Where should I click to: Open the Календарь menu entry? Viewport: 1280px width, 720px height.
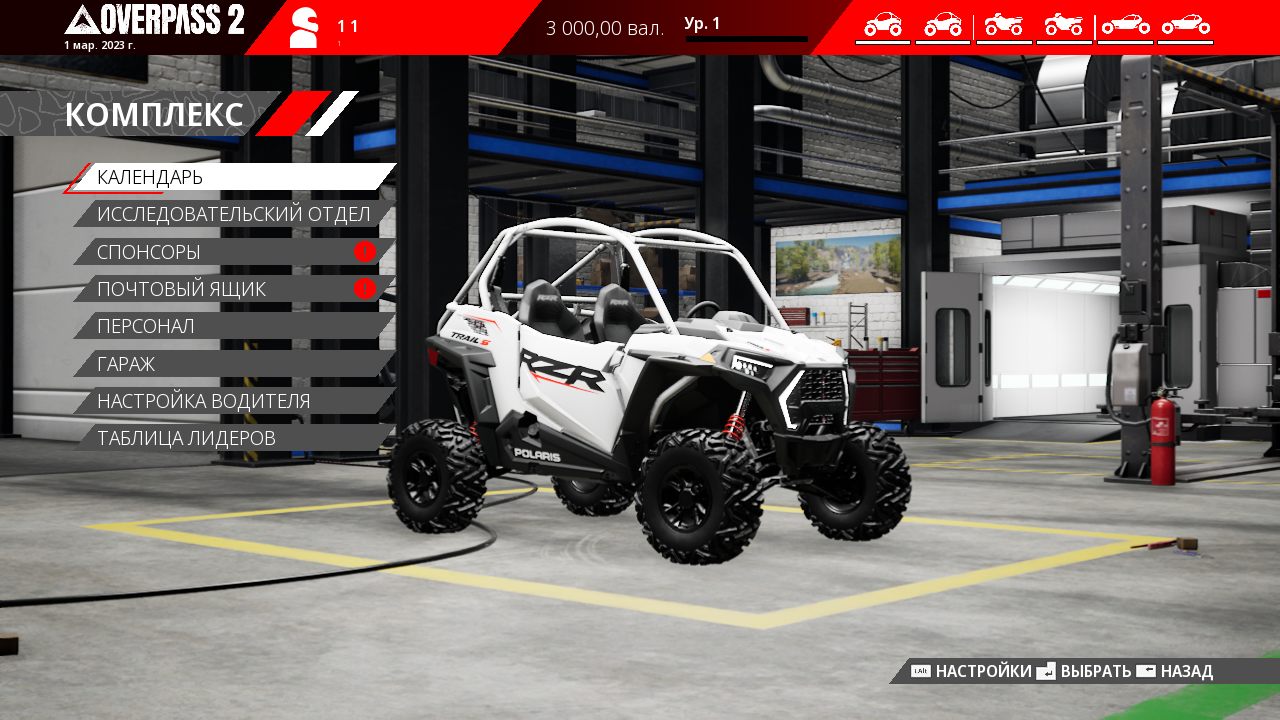point(232,177)
